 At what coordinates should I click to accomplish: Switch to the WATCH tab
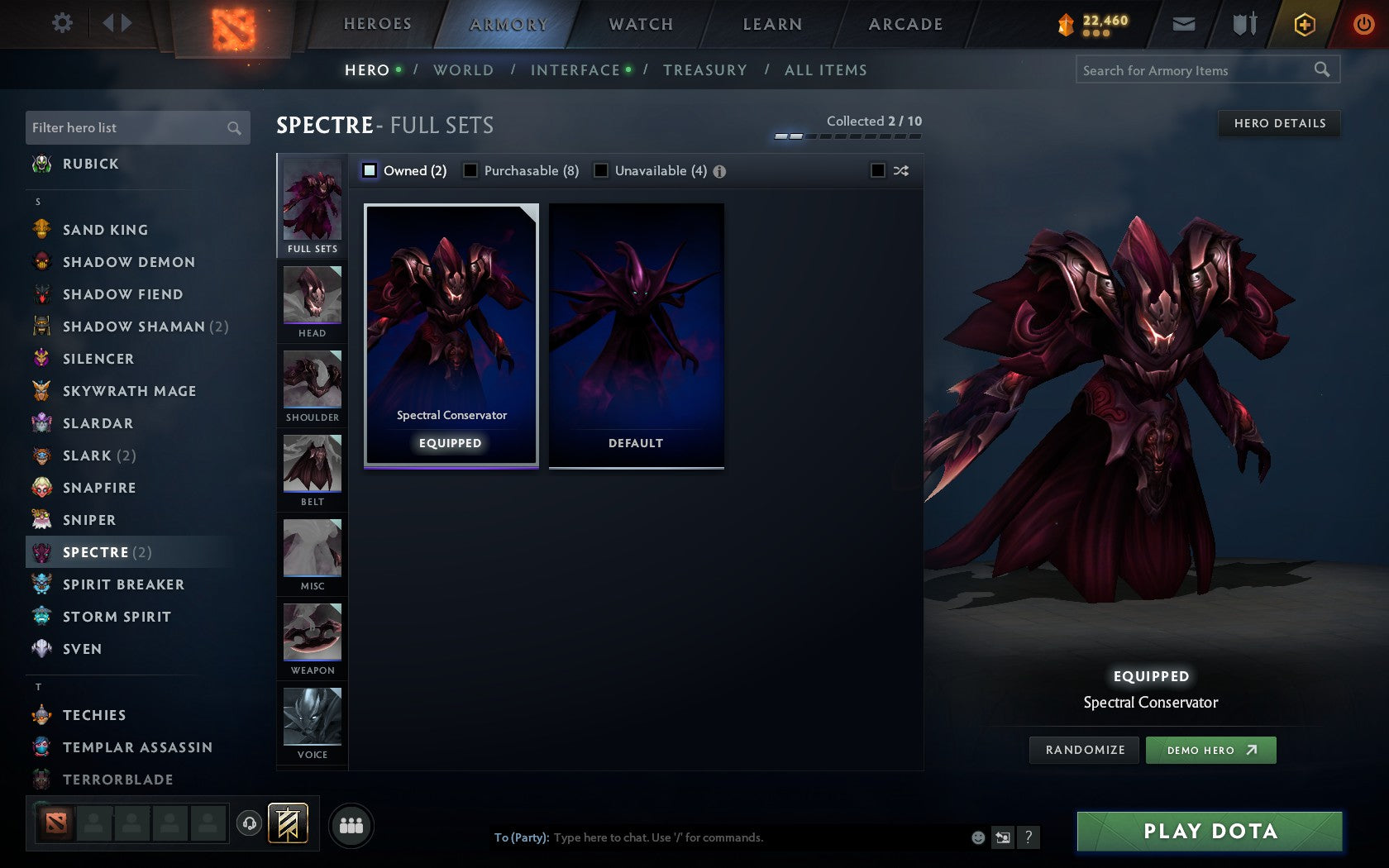click(x=639, y=24)
